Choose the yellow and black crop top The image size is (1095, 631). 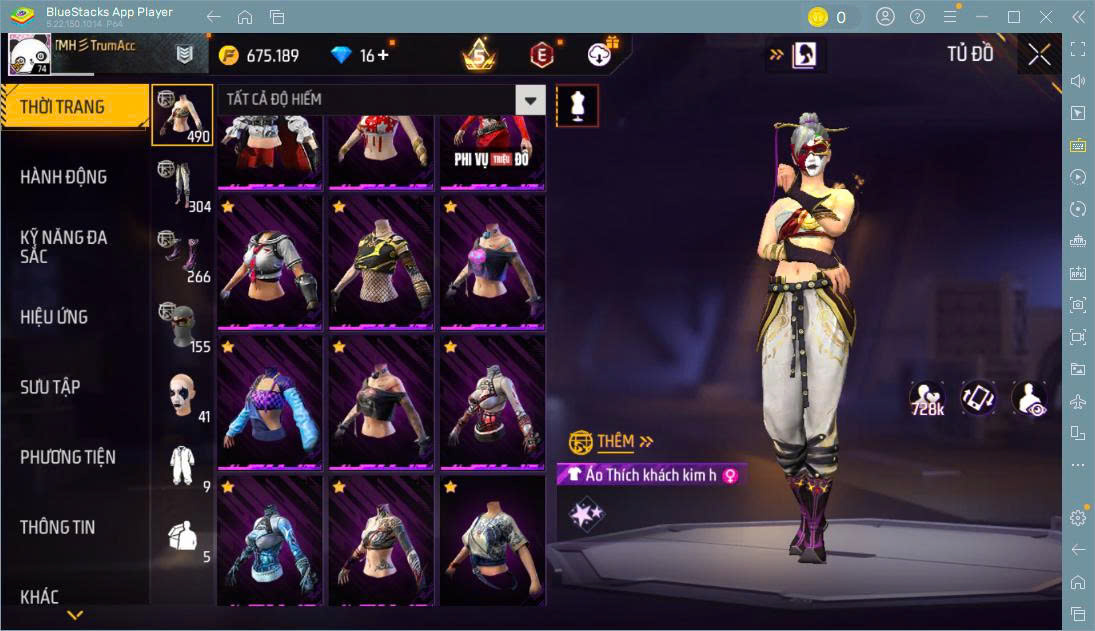pos(380,262)
